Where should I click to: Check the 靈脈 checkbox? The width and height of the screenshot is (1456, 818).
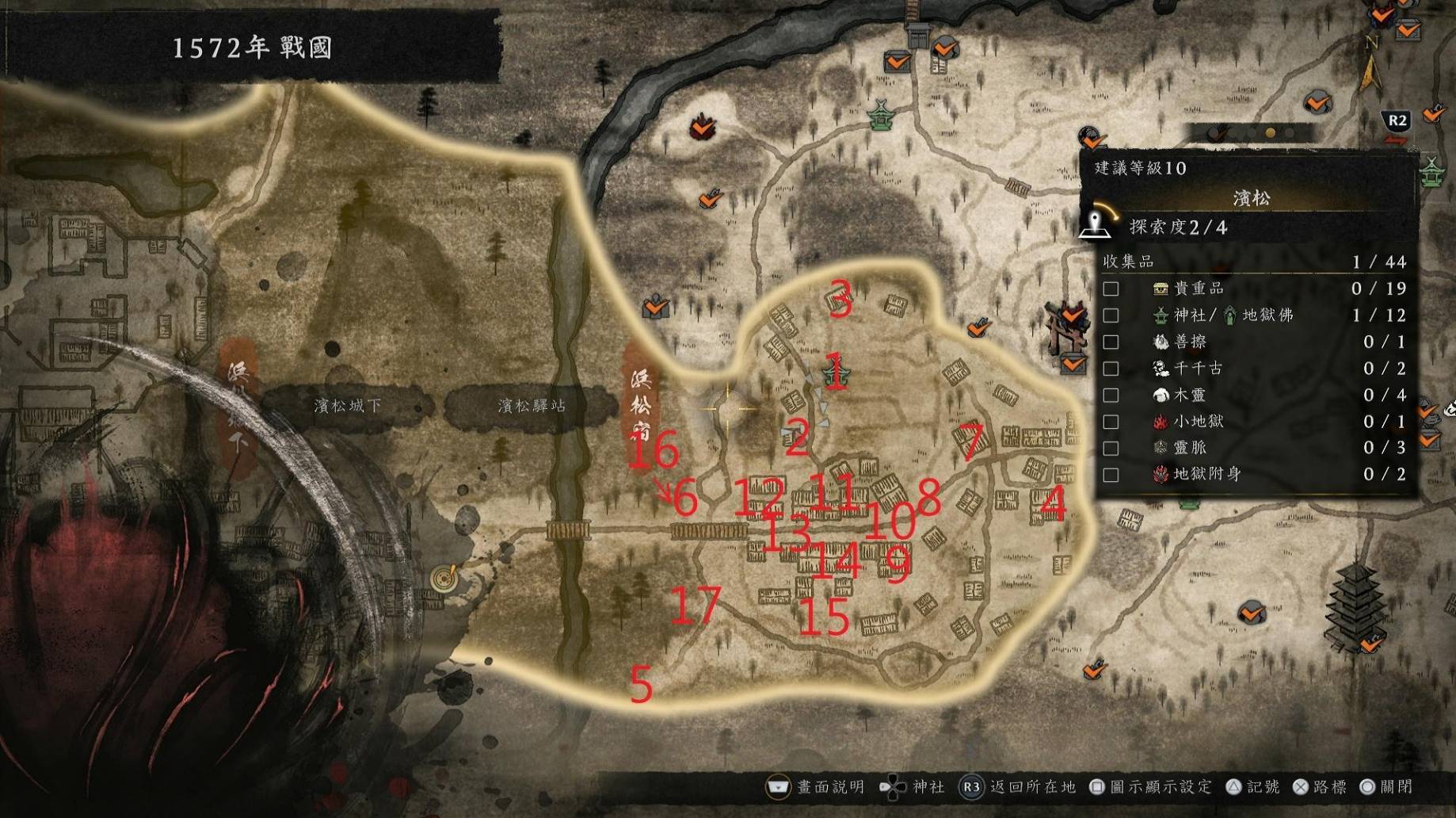1111,448
